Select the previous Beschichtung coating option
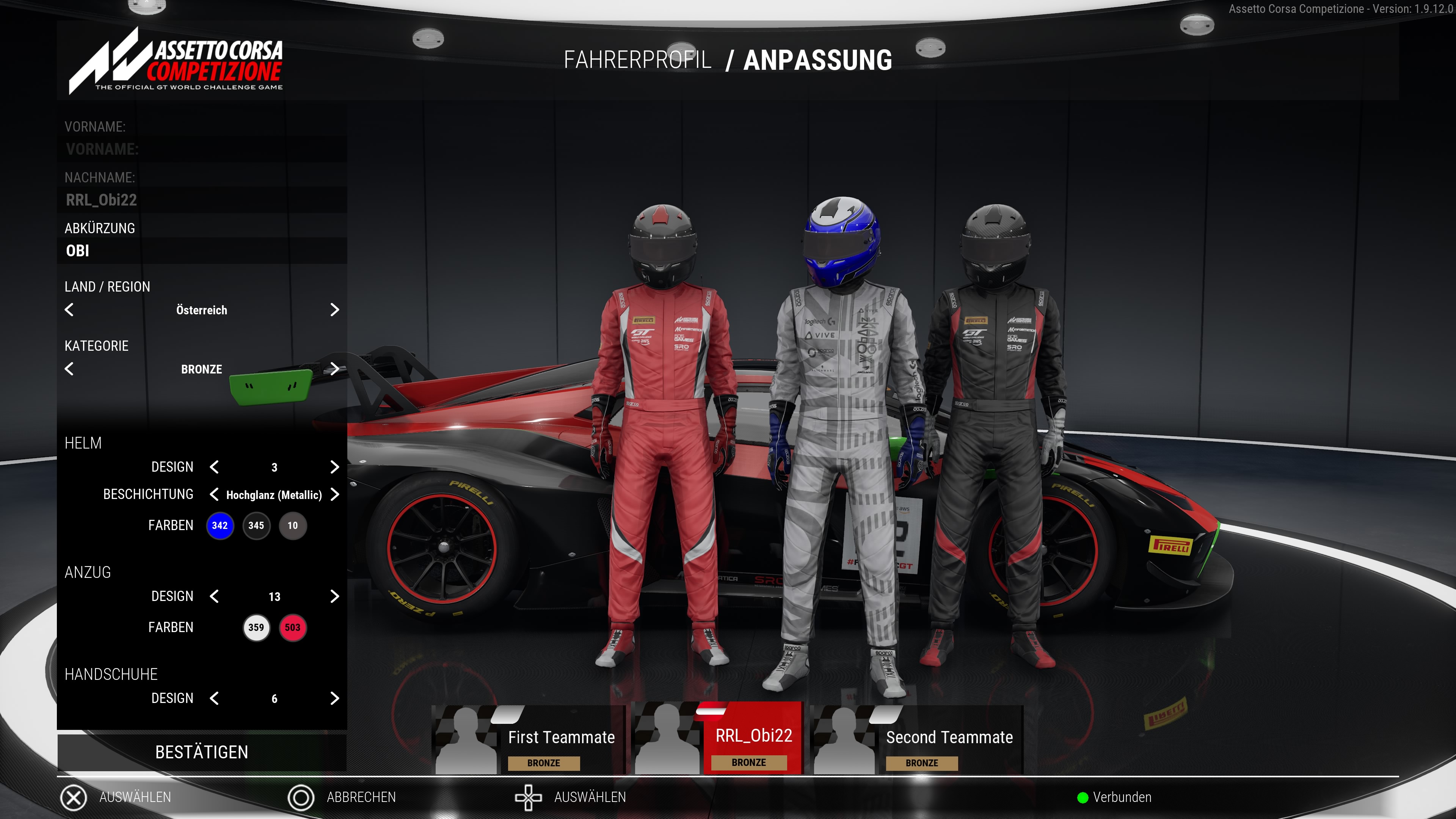The width and height of the screenshot is (1456, 819). (x=214, y=494)
